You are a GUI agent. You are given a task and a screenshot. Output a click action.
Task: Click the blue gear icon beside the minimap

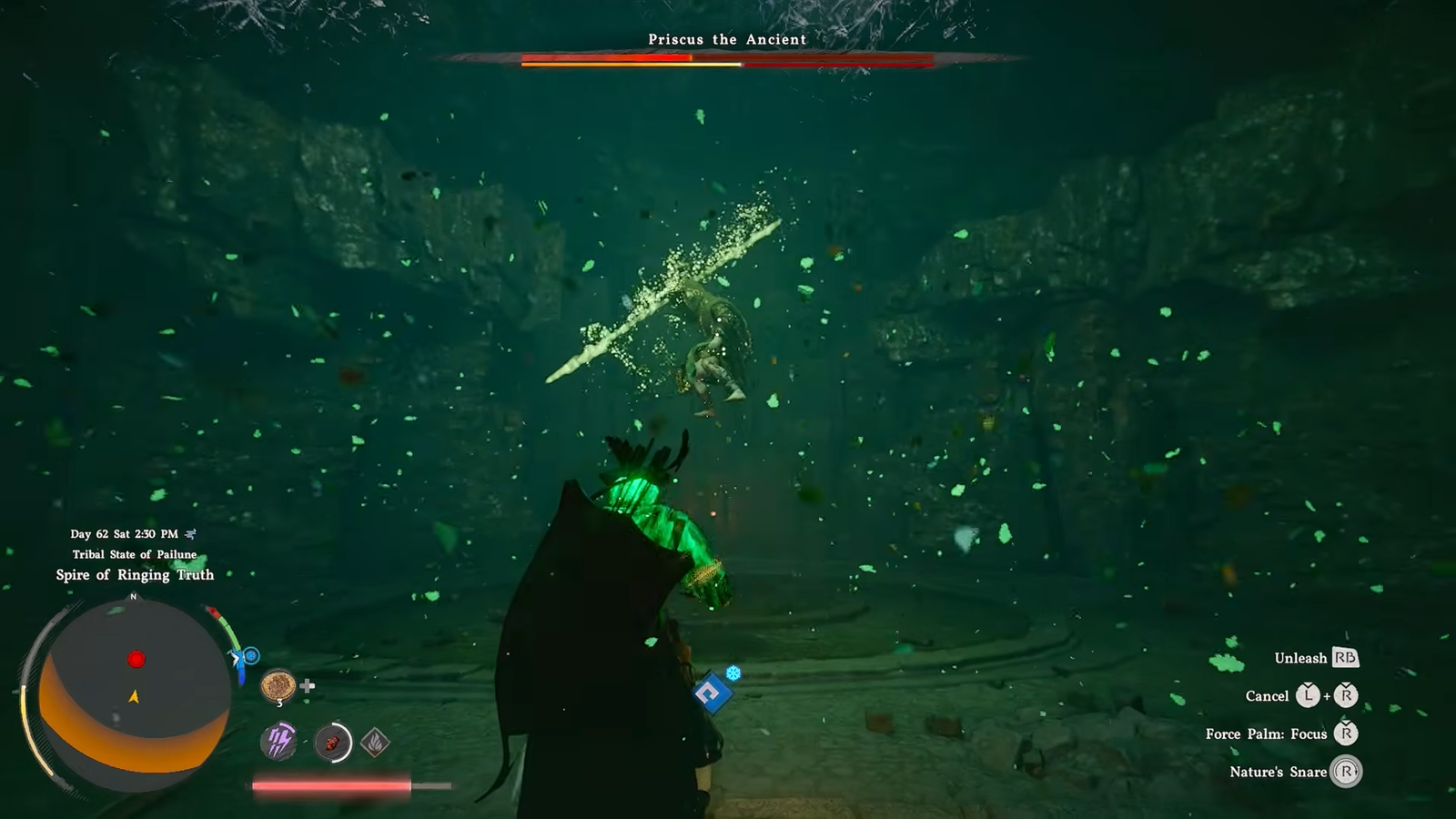point(251,655)
